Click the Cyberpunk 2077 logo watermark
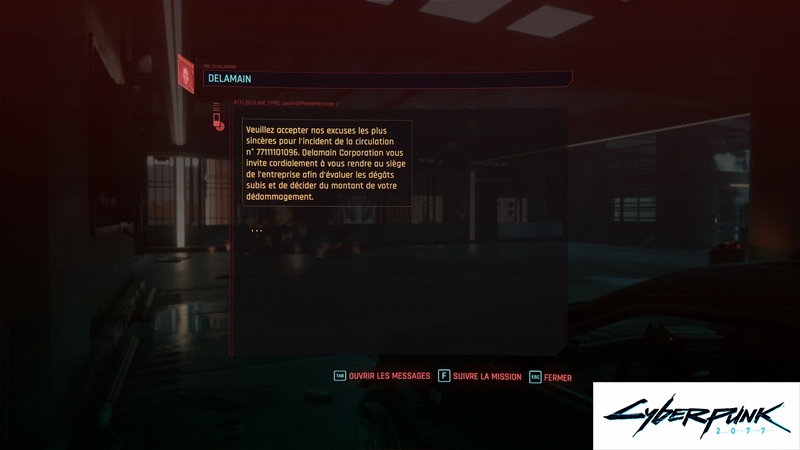This screenshot has width=800, height=450. [x=696, y=416]
